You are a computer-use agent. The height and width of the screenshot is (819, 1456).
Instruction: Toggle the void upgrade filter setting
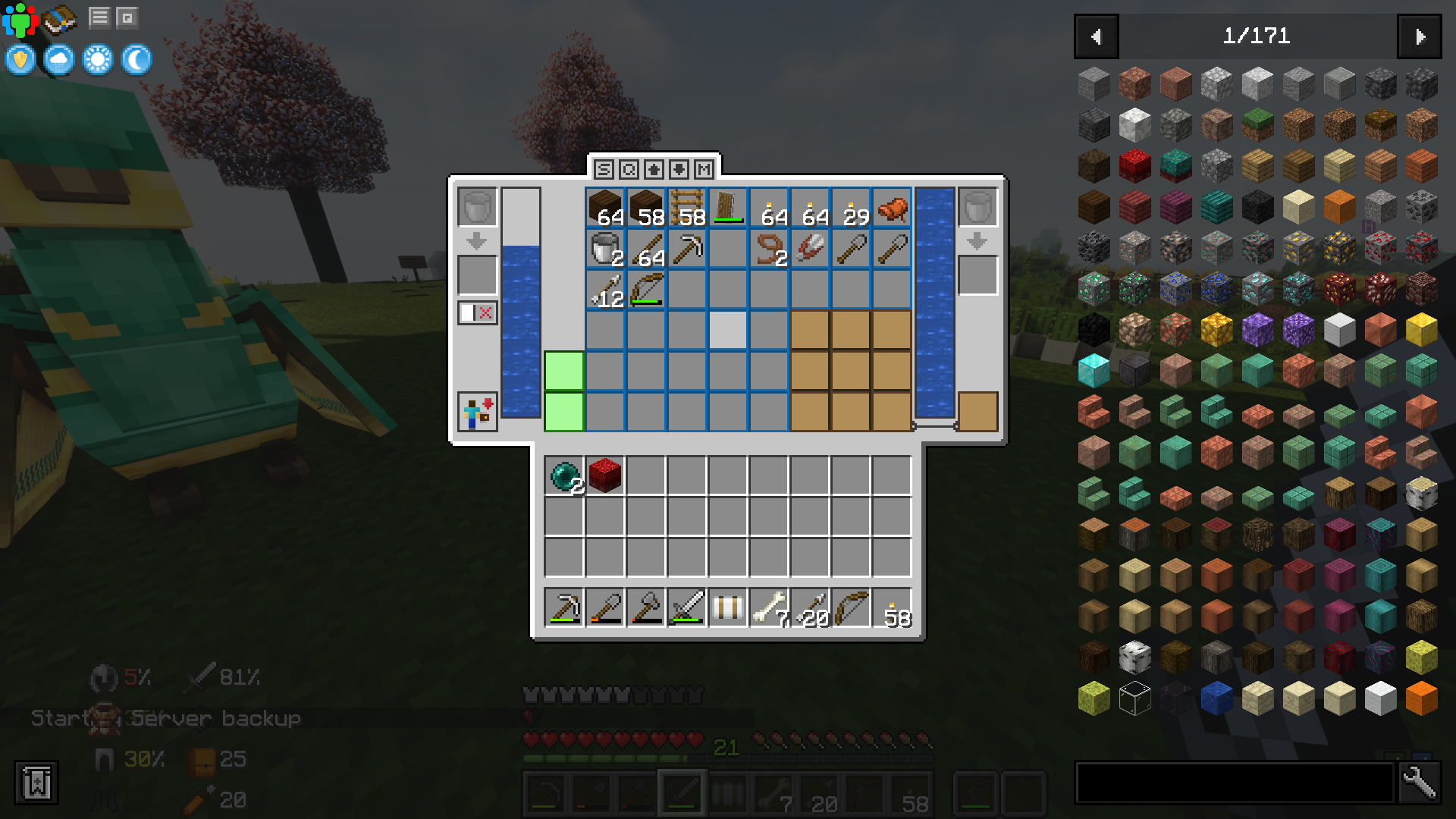[476, 312]
